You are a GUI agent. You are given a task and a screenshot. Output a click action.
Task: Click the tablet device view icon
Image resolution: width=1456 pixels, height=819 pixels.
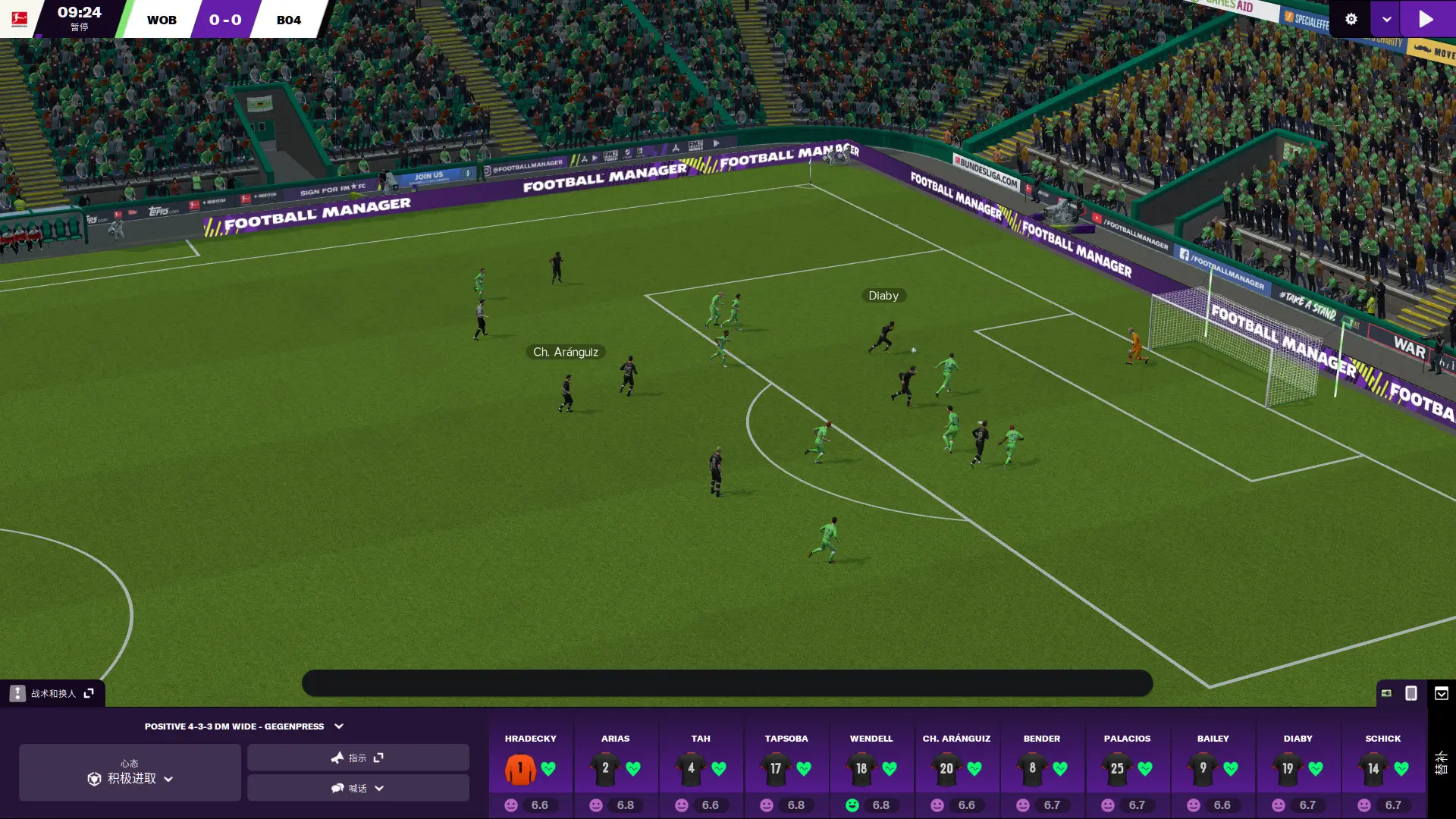point(1410,692)
